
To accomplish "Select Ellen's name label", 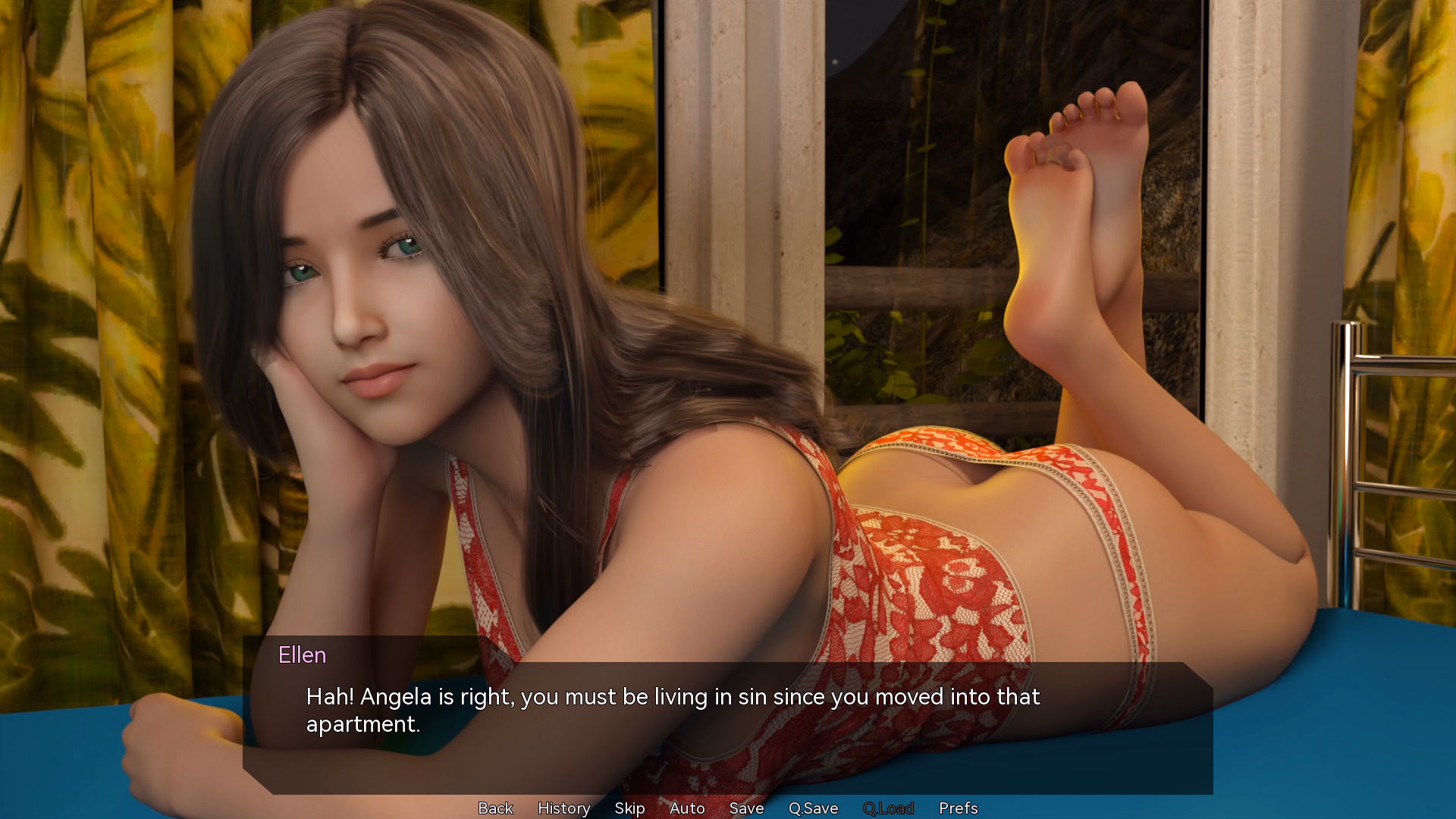I will click(302, 655).
